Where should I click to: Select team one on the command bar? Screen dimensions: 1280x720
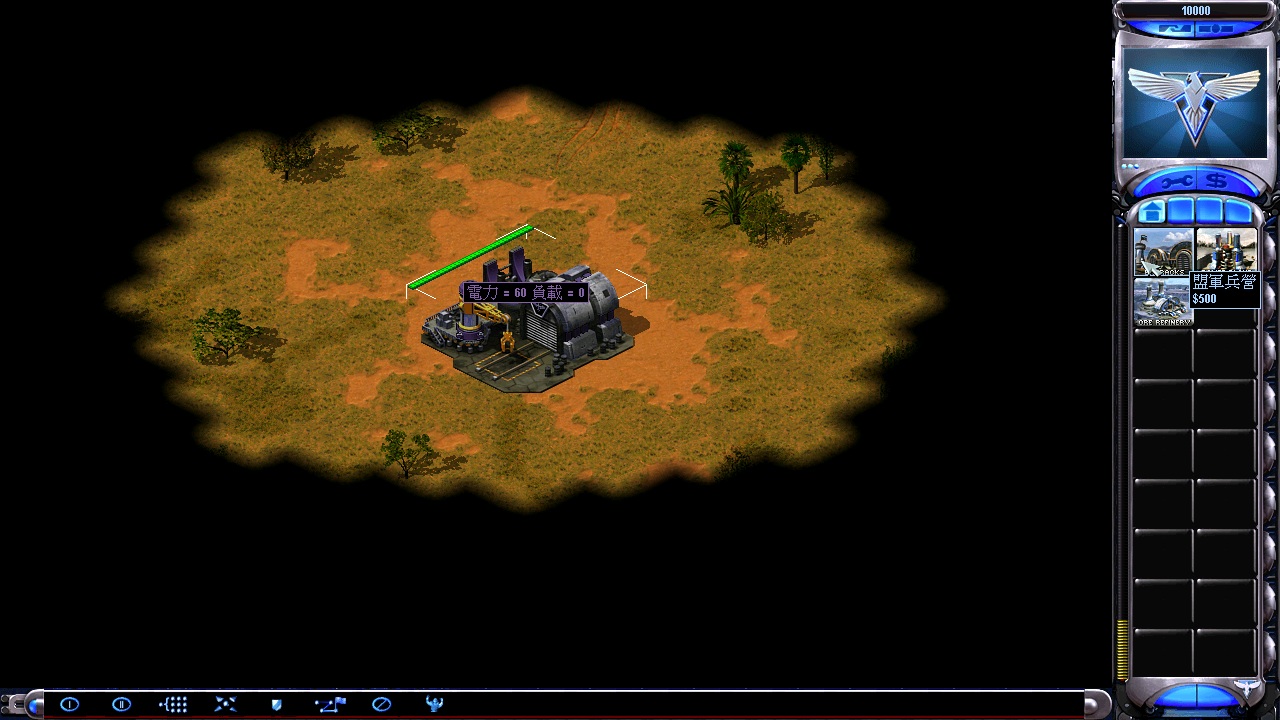[69, 704]
